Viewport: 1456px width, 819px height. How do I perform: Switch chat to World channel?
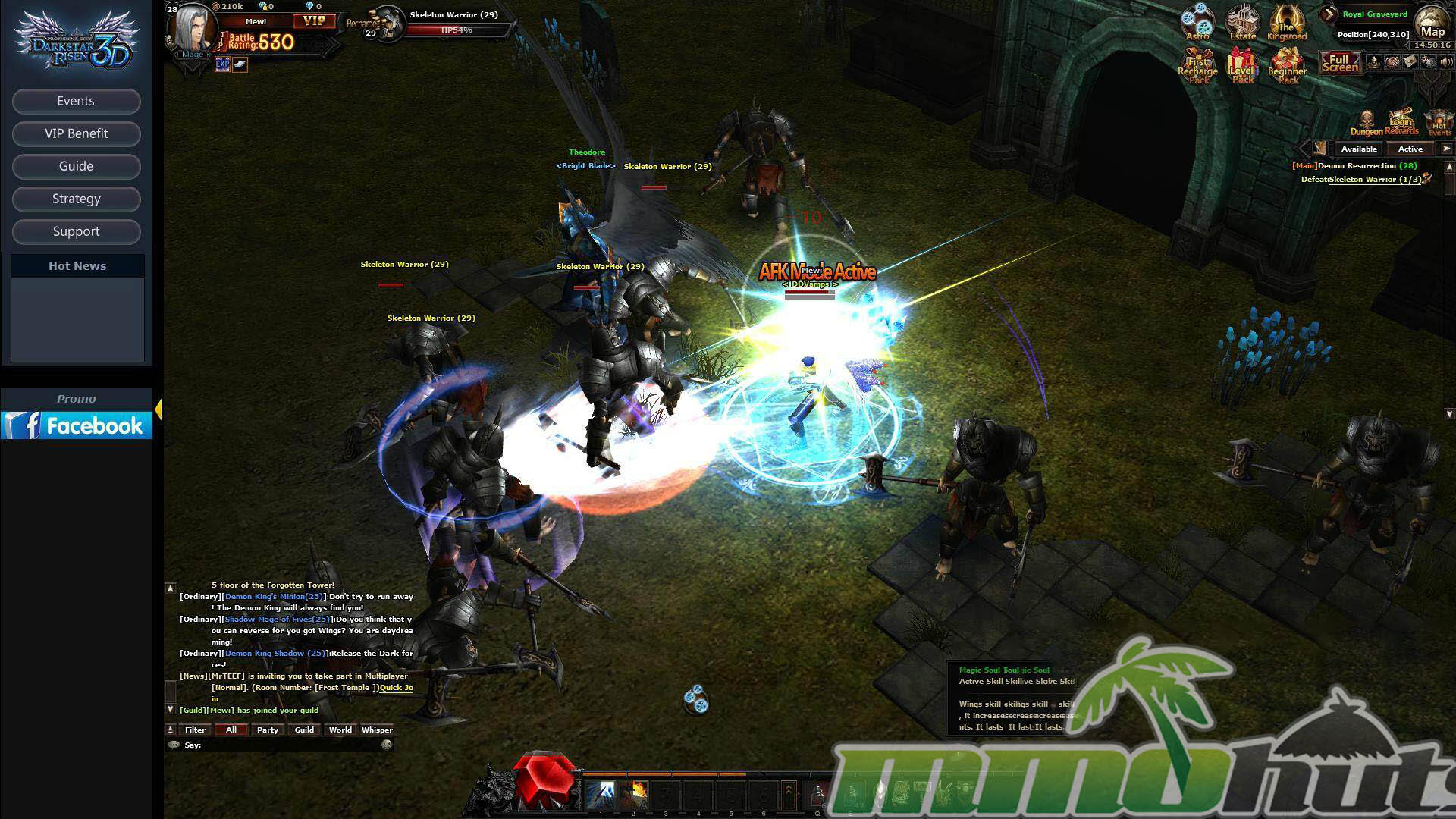[x=340, y=730]
